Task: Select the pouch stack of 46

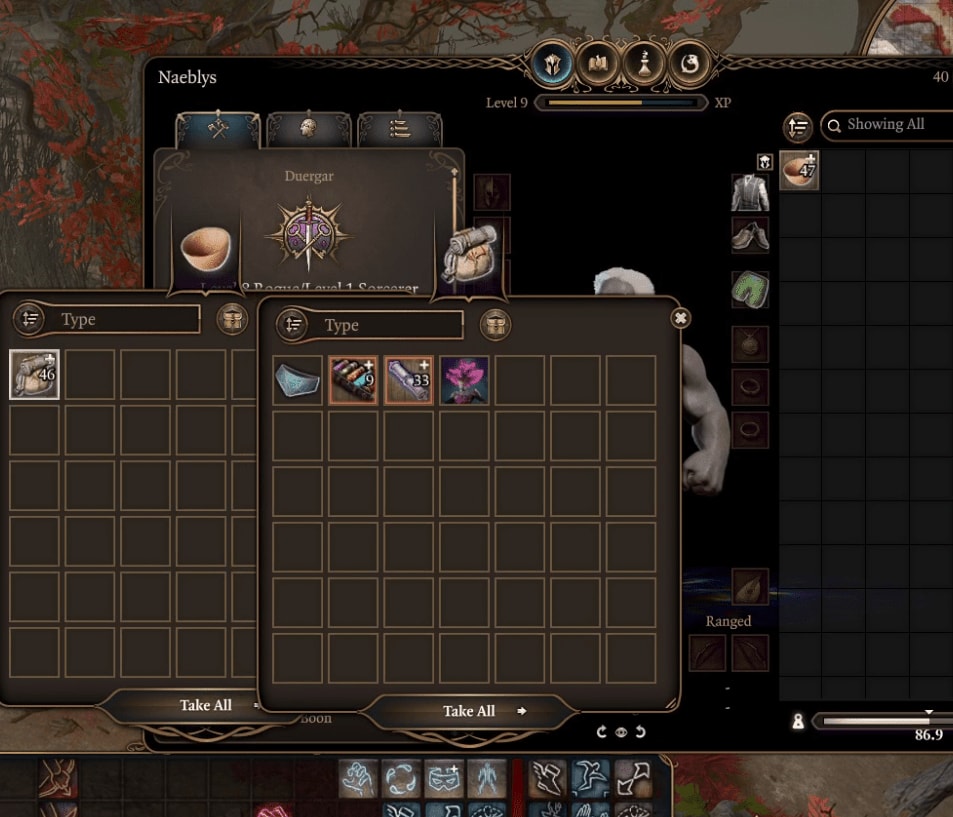Action: (x=35, y=375)
